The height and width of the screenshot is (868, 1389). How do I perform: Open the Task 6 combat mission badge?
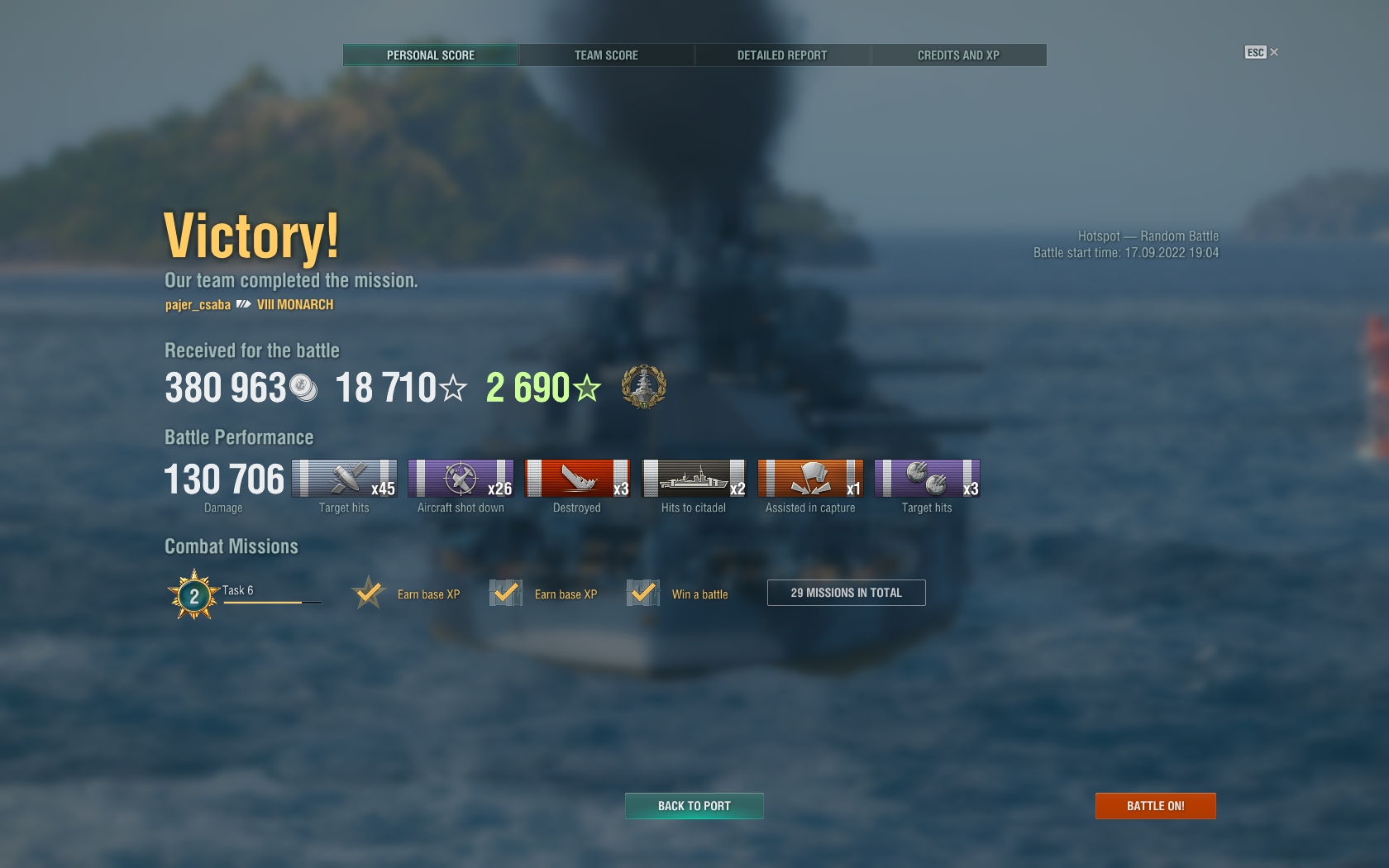point(194,594)
